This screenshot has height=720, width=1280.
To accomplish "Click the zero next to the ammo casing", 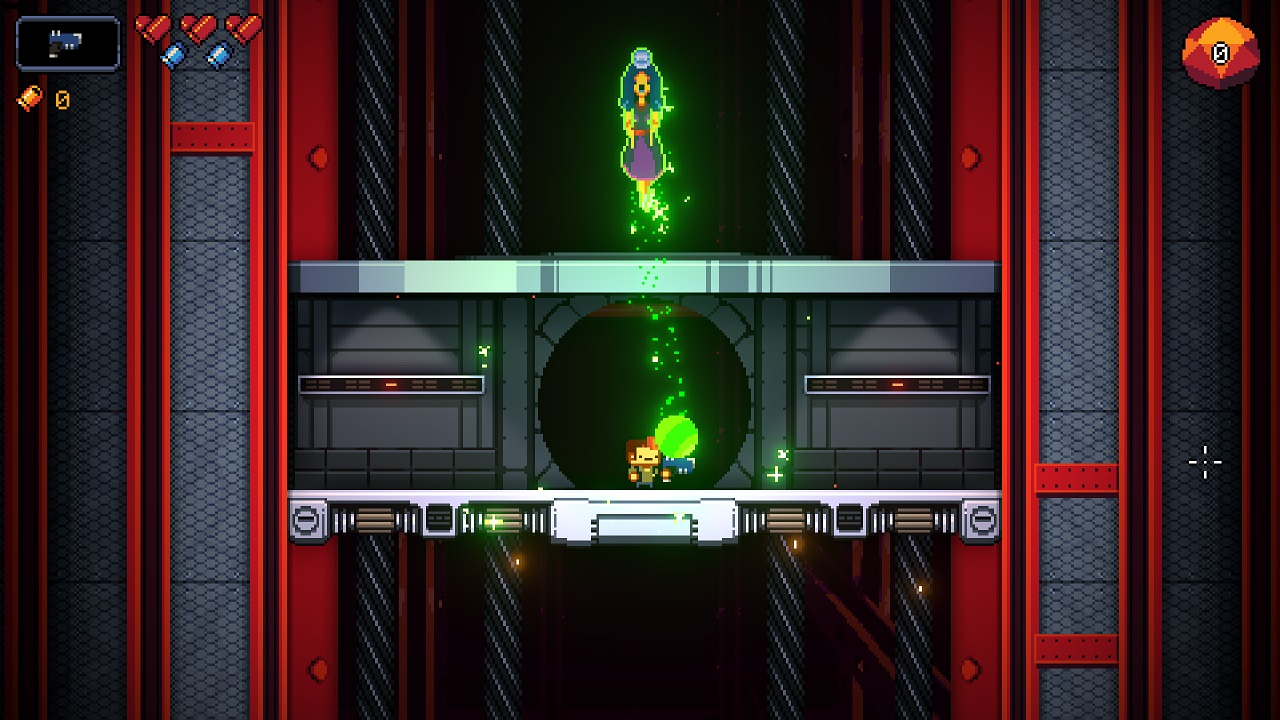I will 62,100.
